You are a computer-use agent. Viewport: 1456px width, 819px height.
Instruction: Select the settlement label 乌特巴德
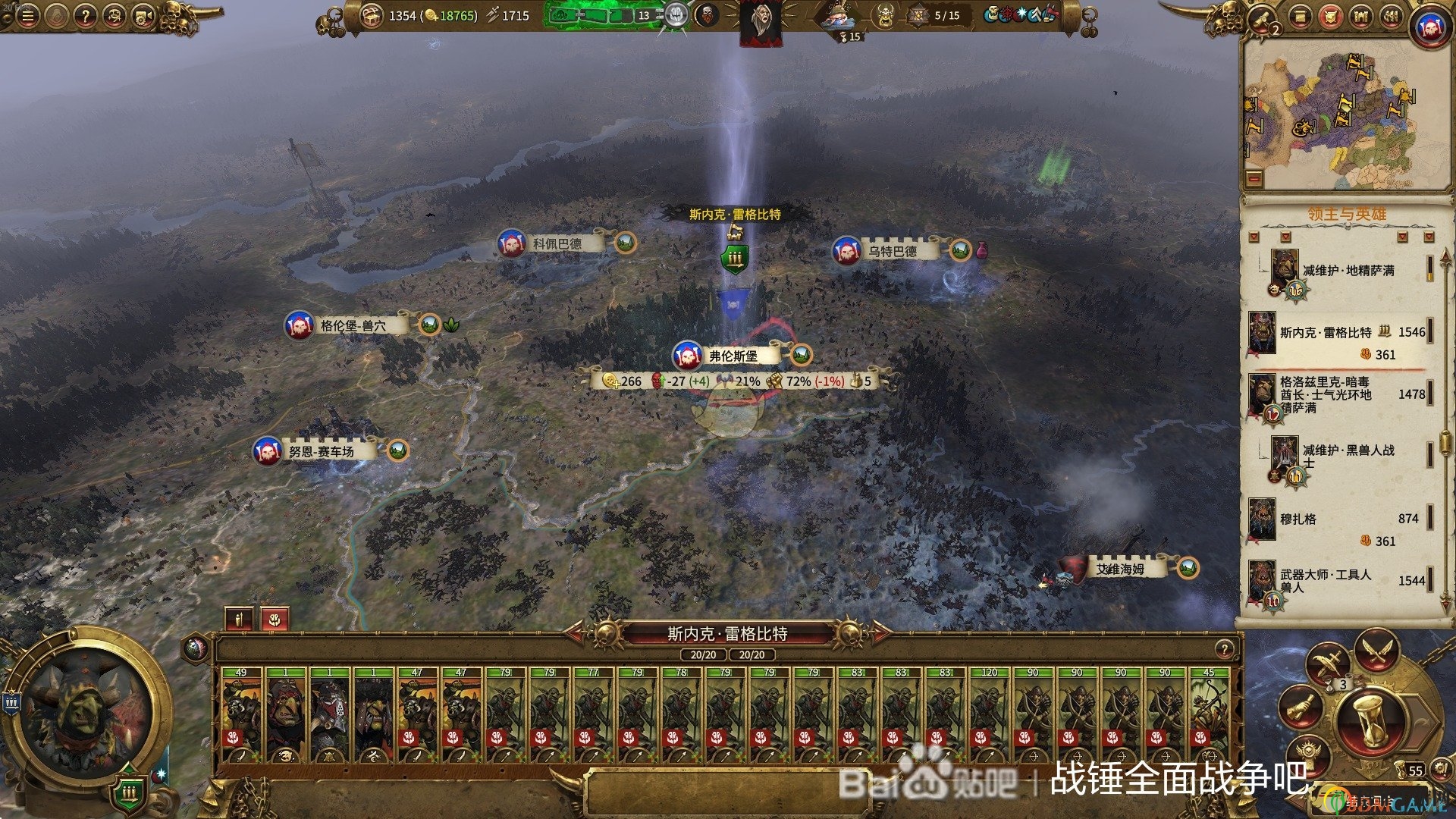pyautogui.click(x=893, y=251)
